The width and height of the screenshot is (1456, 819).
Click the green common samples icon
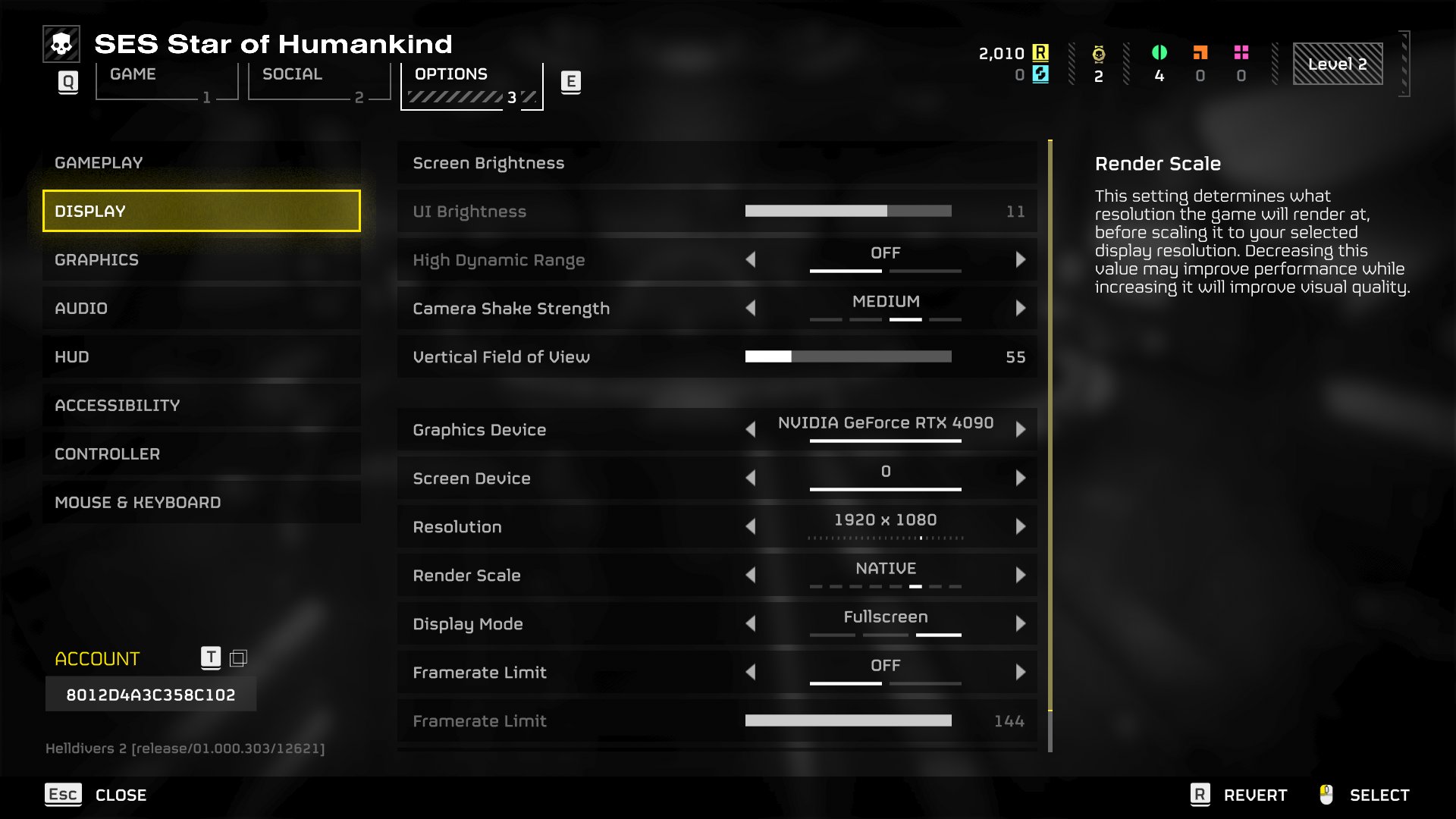[1159, 53]
